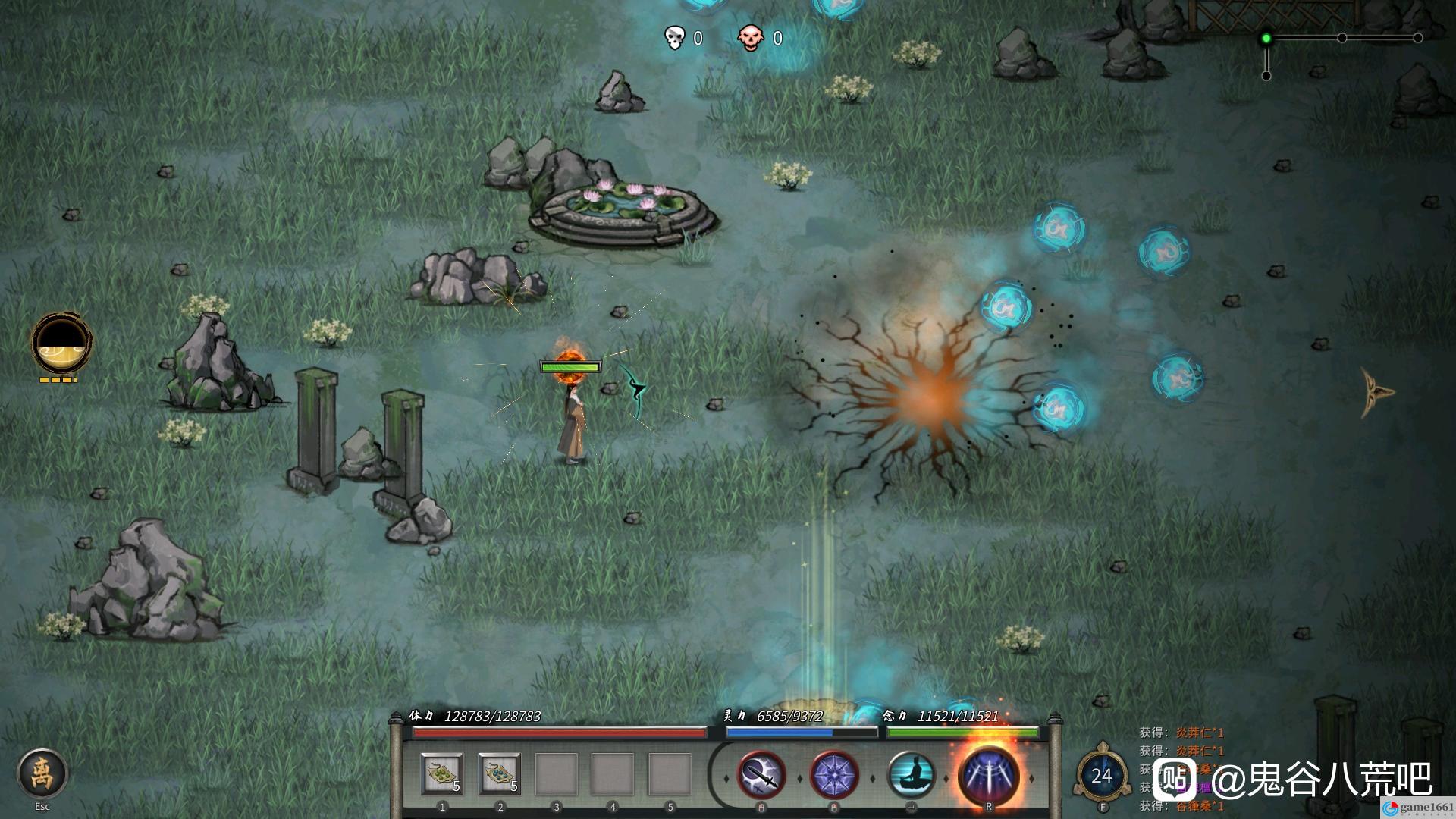Cast the flaming sword-rain ultimate skill

tap(987, 775)
